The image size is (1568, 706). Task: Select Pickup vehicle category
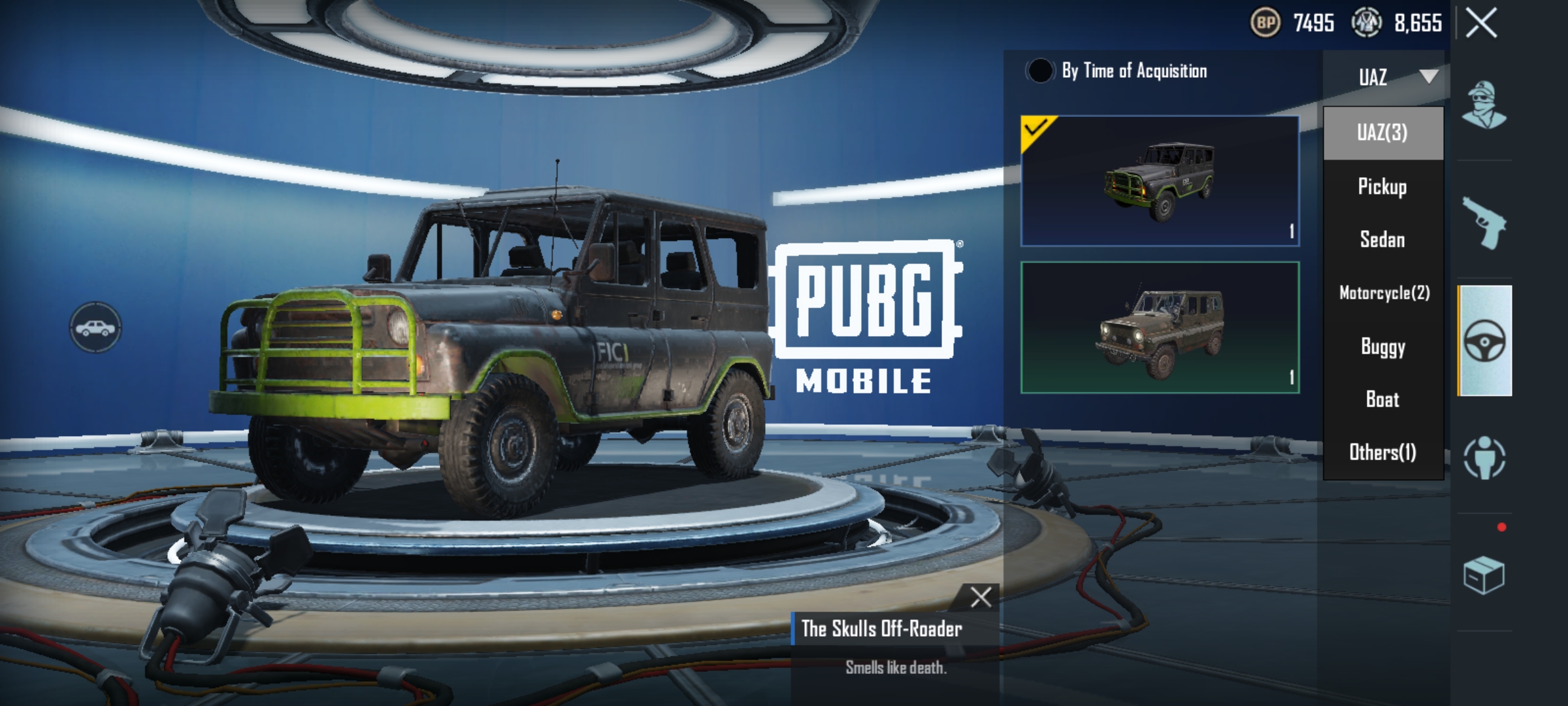pyautogui.click(x=1382, y=186)
